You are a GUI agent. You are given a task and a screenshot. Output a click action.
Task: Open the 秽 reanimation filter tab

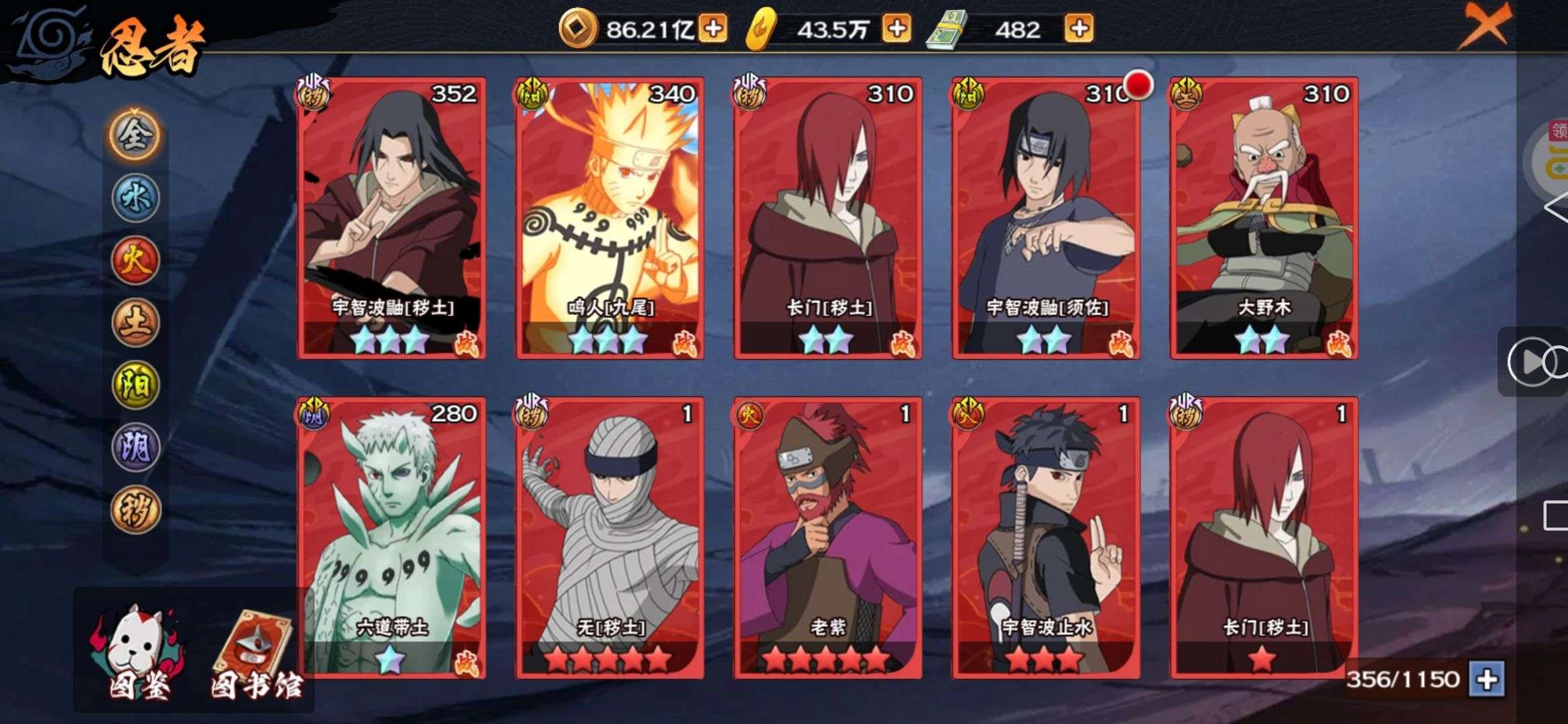[135, 509]
